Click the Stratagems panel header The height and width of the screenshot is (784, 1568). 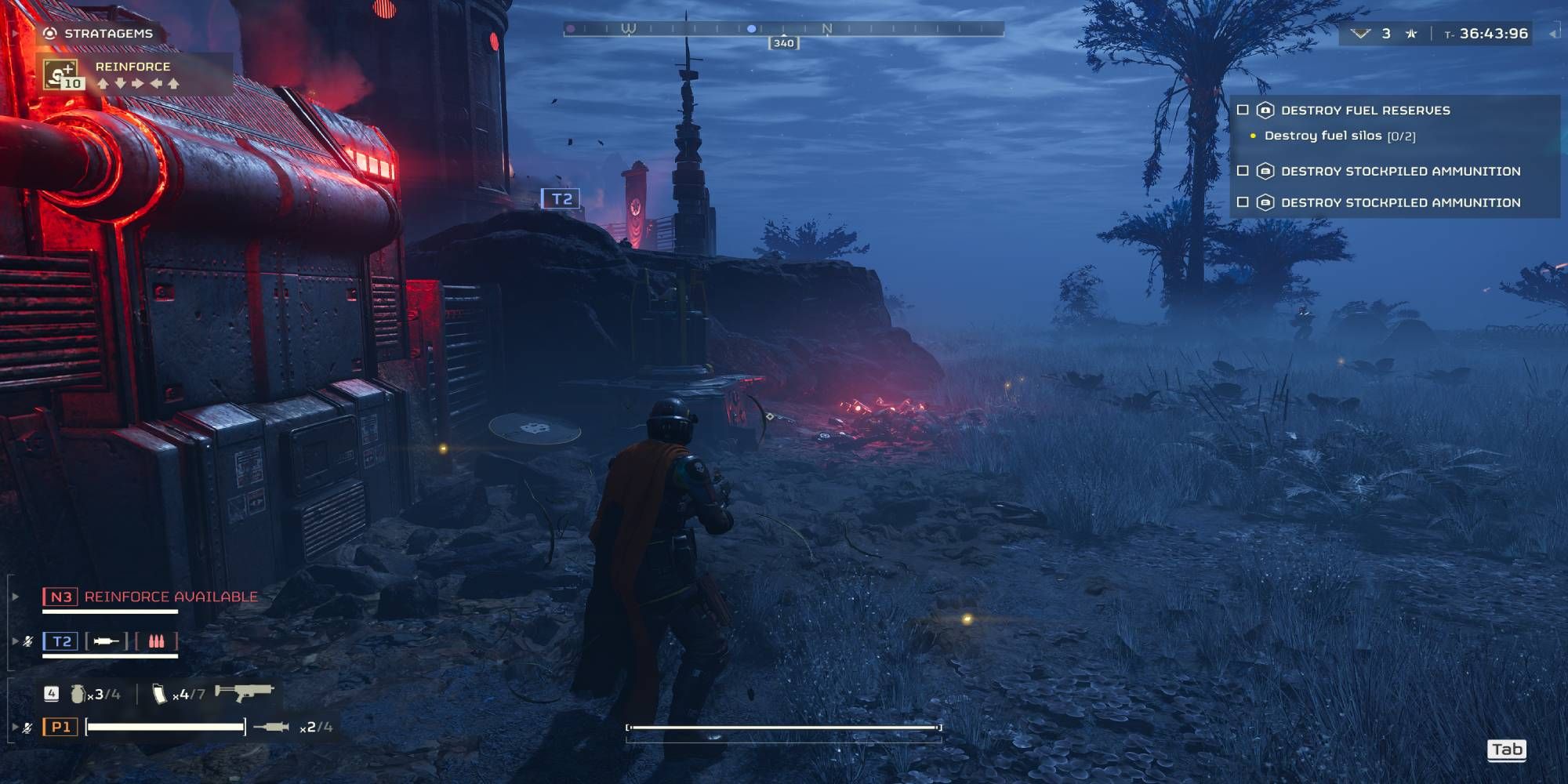pyautogui.click(x=107, y=33)
